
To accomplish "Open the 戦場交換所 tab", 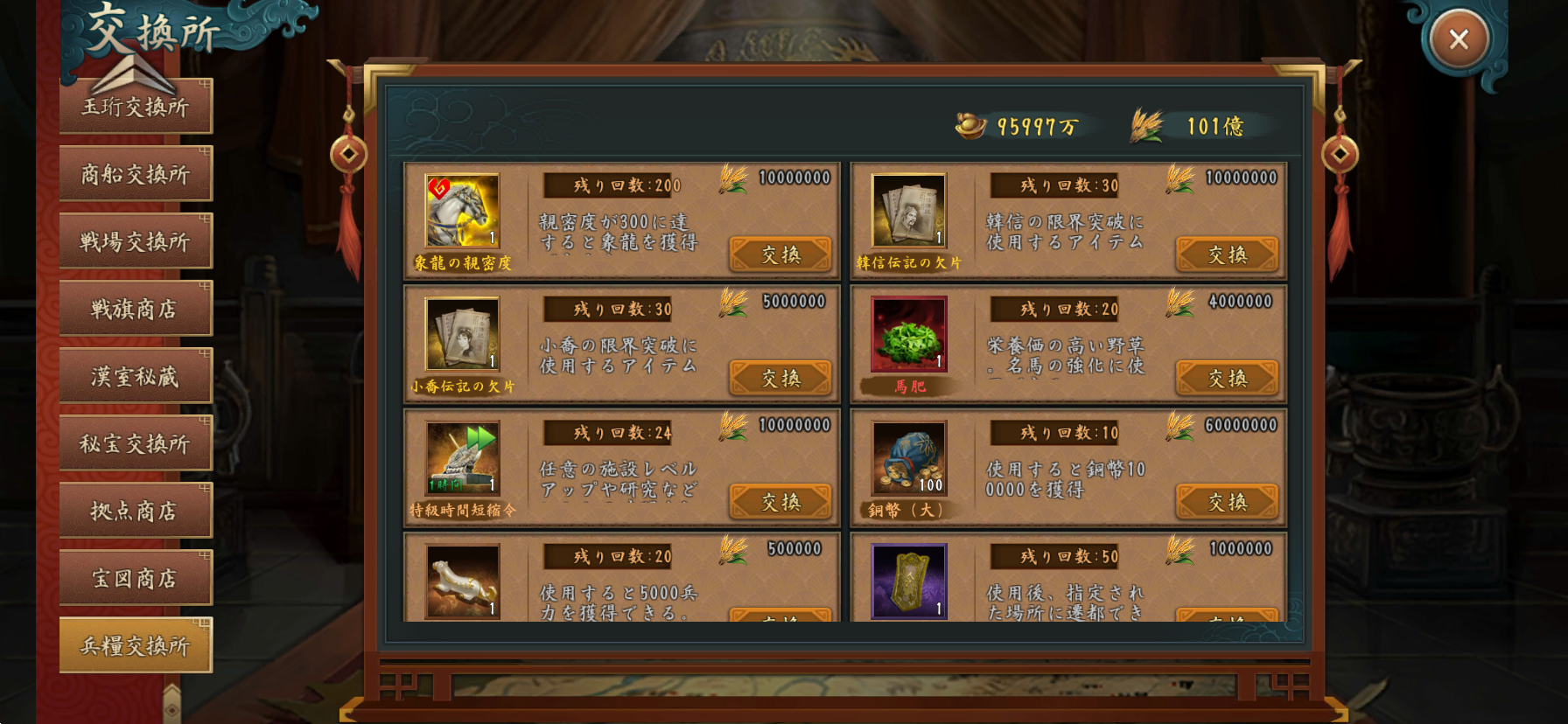I will tap(136, 240).
